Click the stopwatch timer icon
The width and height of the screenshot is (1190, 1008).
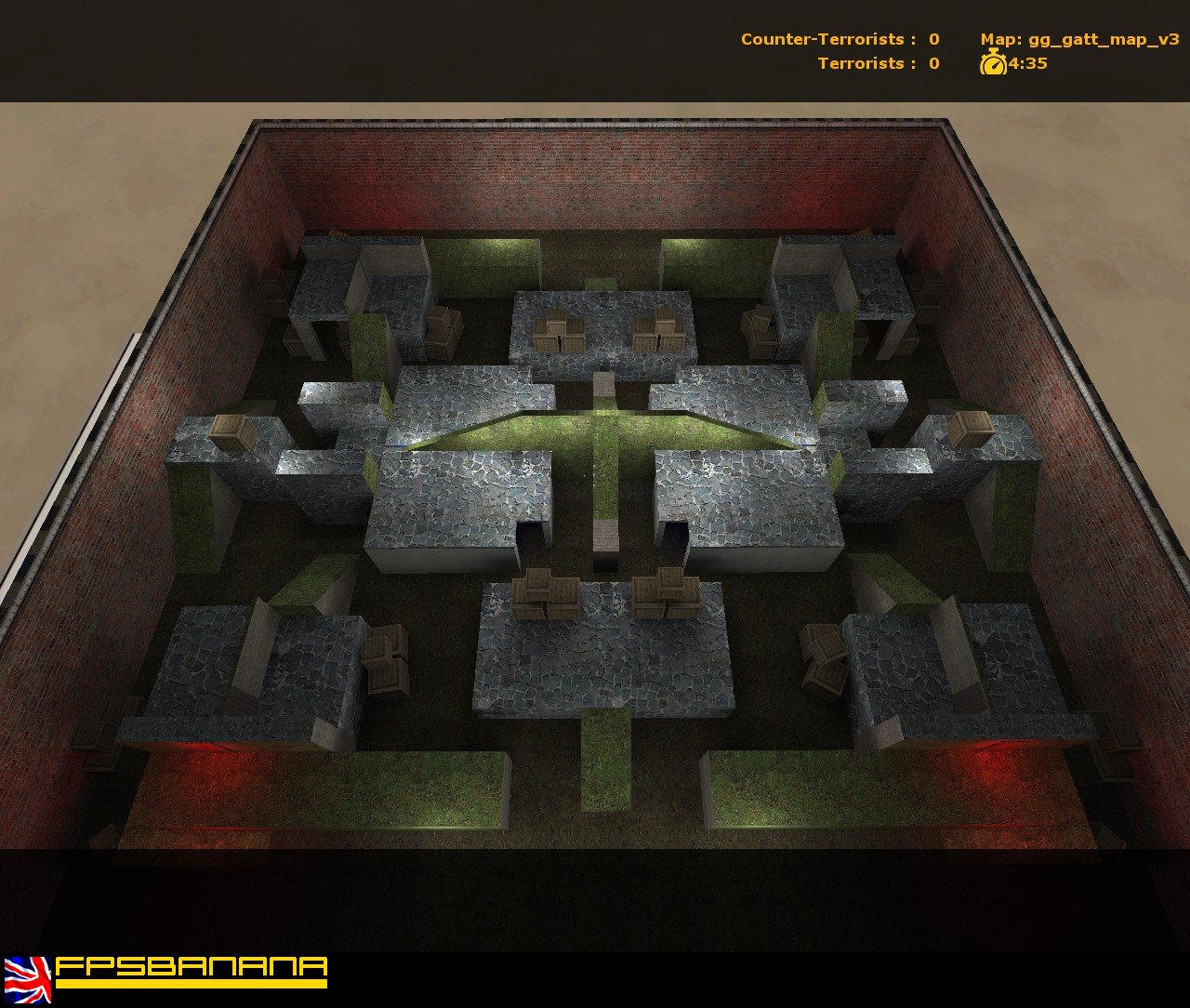pyautogui.click(x=991, y=64)
